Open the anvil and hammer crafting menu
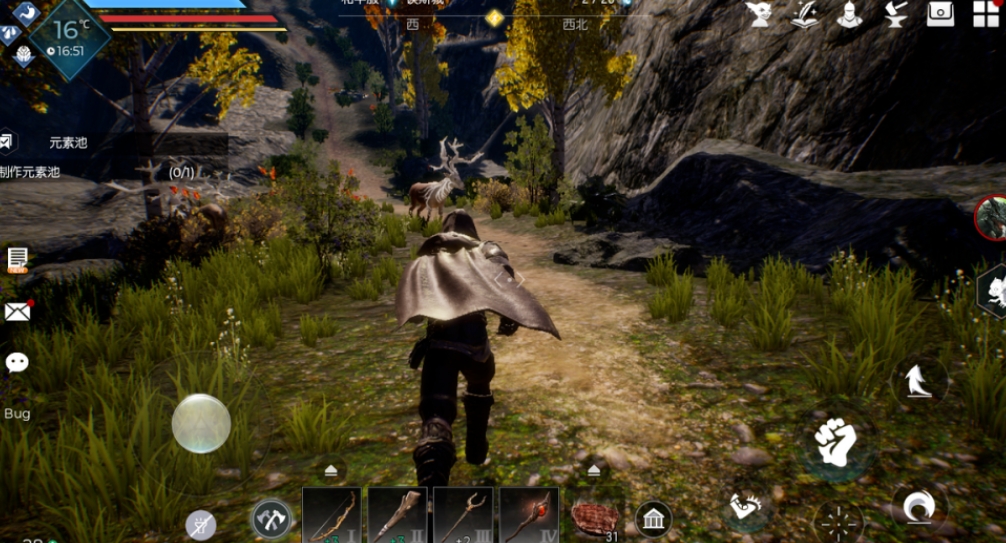Screen dimensions: 1006x543 point(895,14)
